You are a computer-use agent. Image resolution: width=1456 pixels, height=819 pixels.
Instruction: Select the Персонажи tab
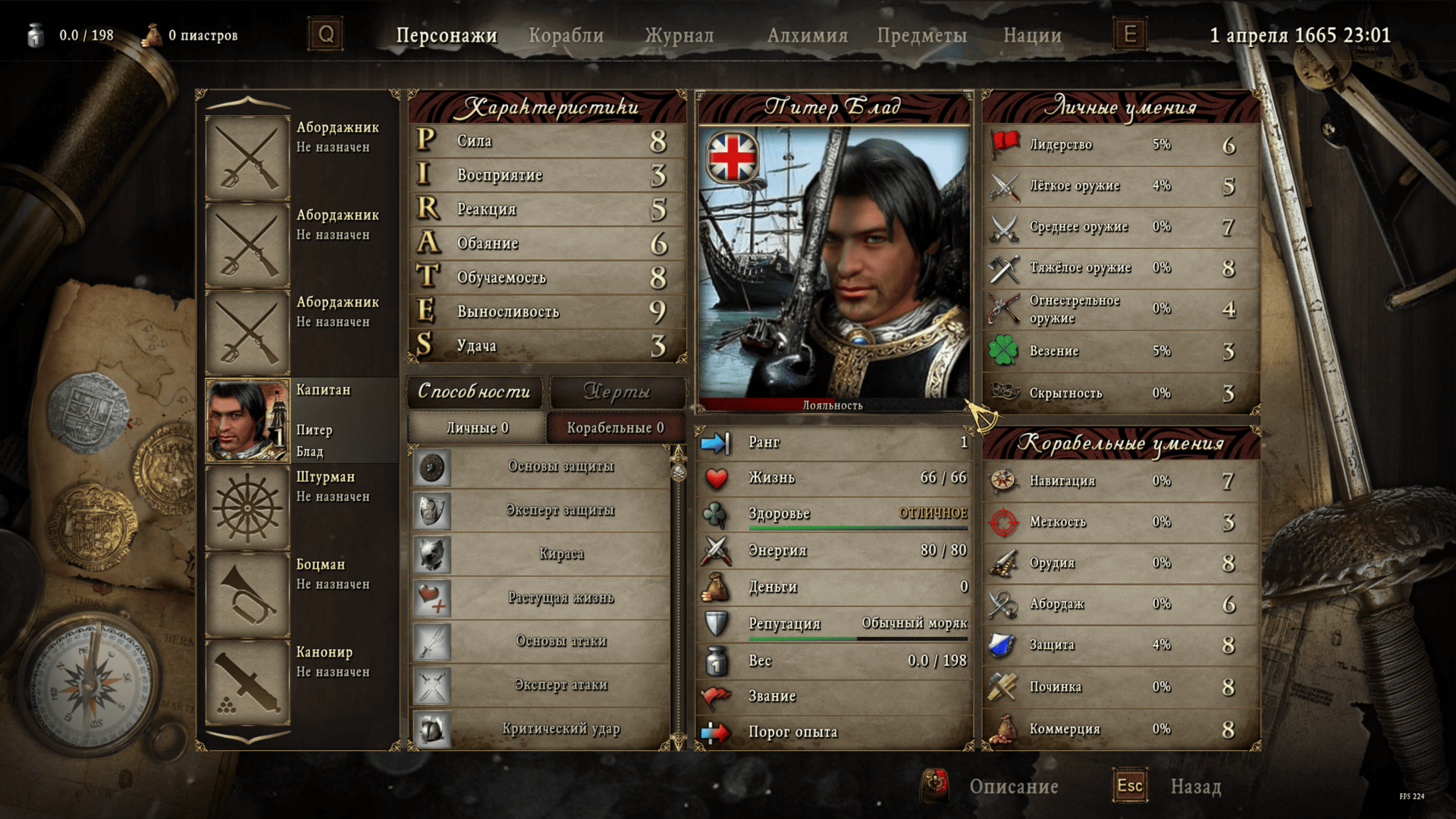coord(446,36)
